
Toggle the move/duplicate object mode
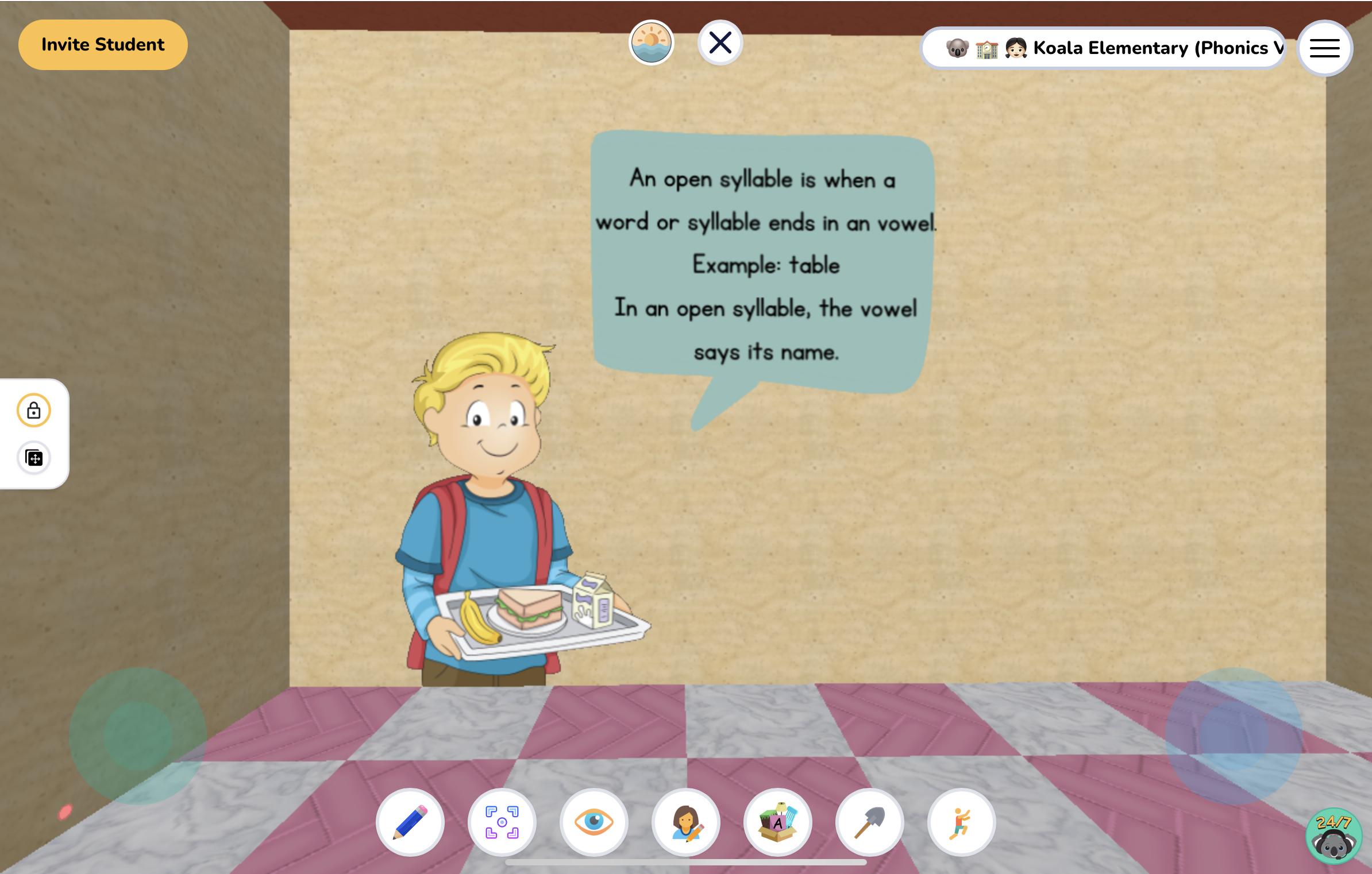pos(33,458)
